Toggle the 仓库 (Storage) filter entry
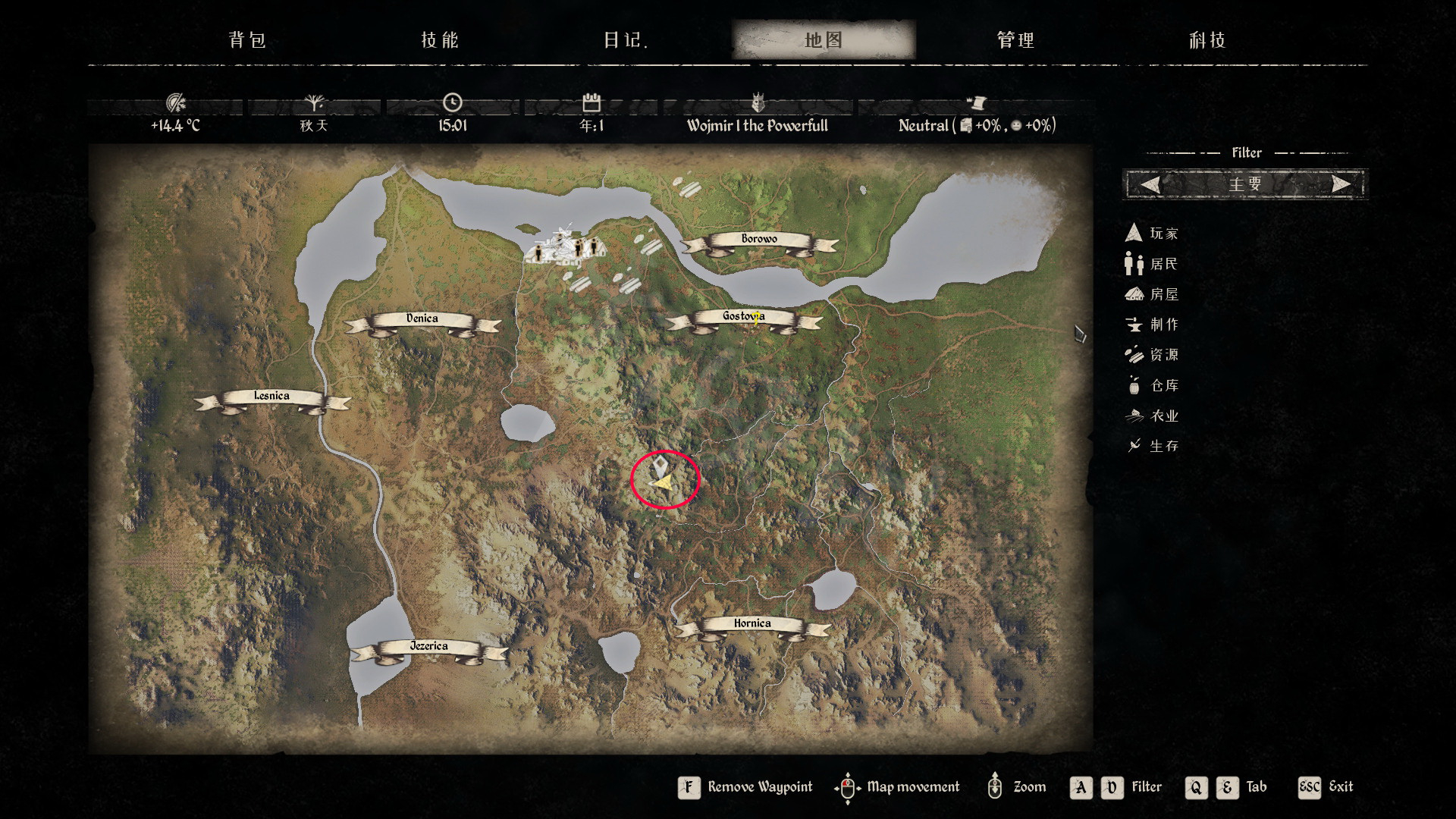 (1153, 385)
